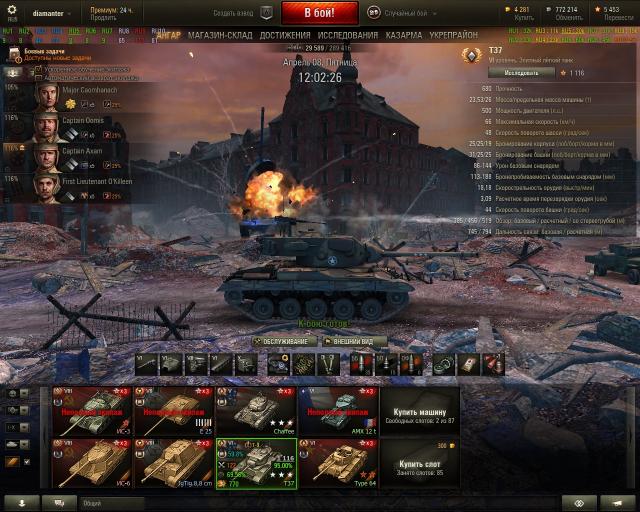Viewport: 640px width, 512px height.
Task: Select the AMX 12 t tank
Action: point(339,411)
